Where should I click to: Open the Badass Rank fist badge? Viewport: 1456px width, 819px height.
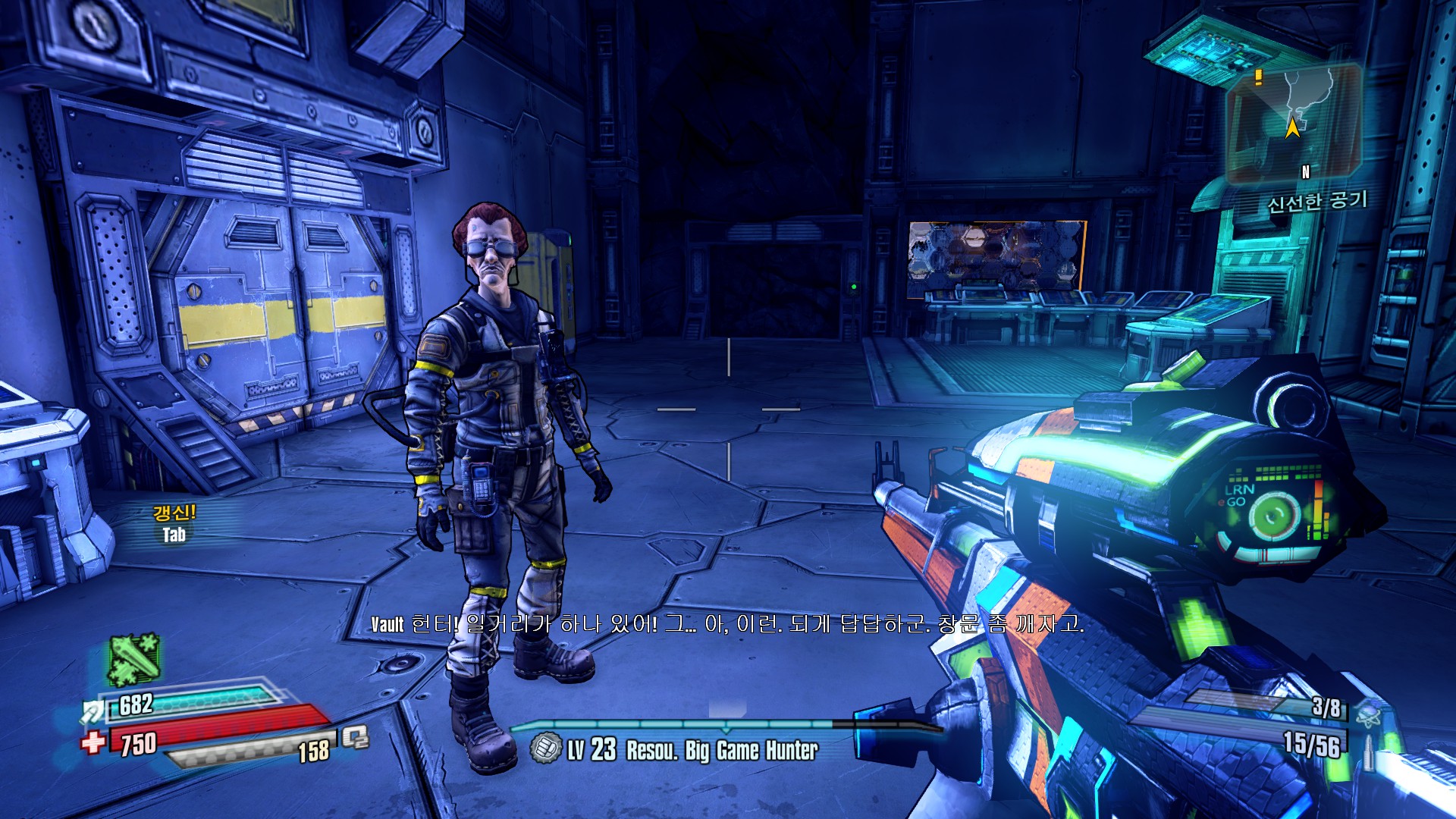(x=545, y=748)
